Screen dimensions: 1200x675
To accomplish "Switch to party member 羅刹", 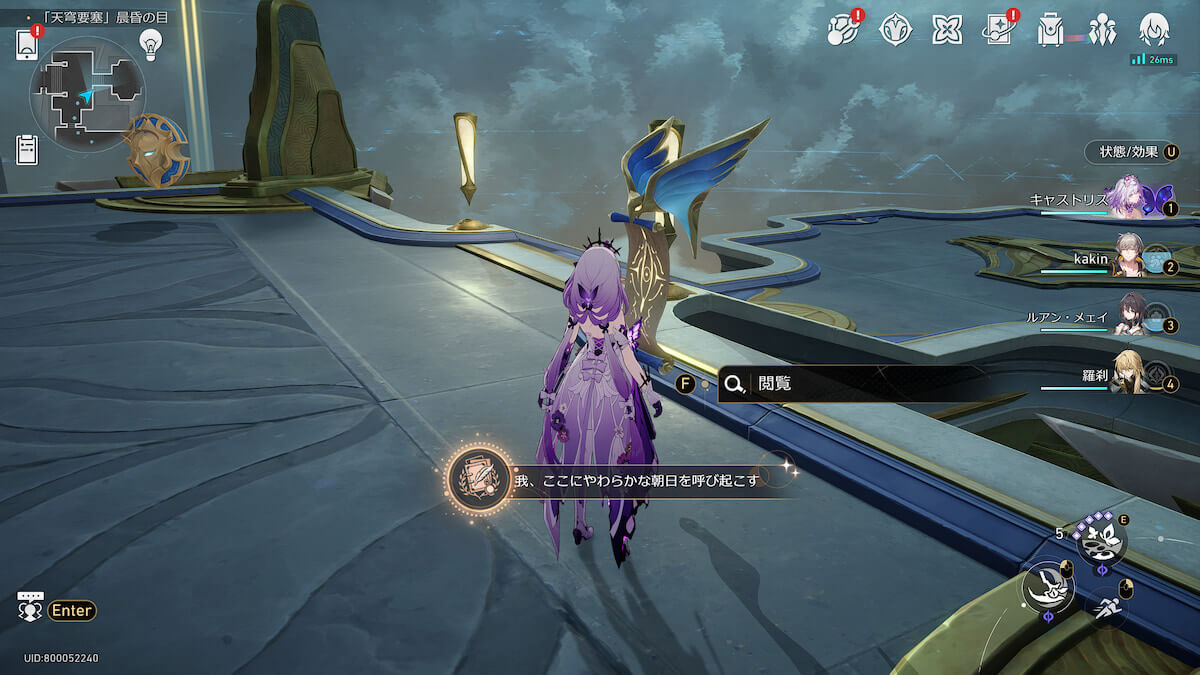I will point(1129,376).
